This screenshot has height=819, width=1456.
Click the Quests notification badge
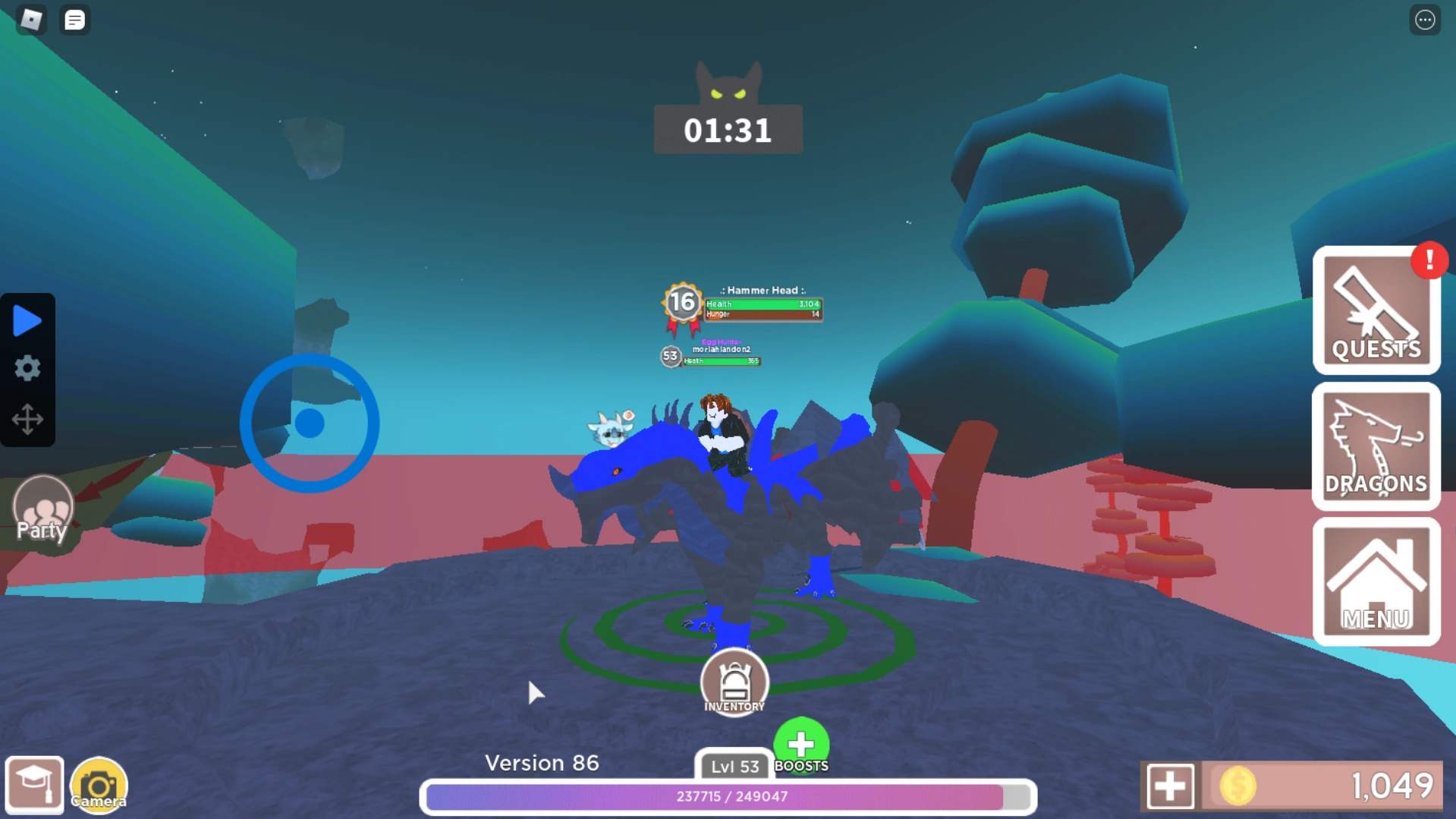[1428, 260]
